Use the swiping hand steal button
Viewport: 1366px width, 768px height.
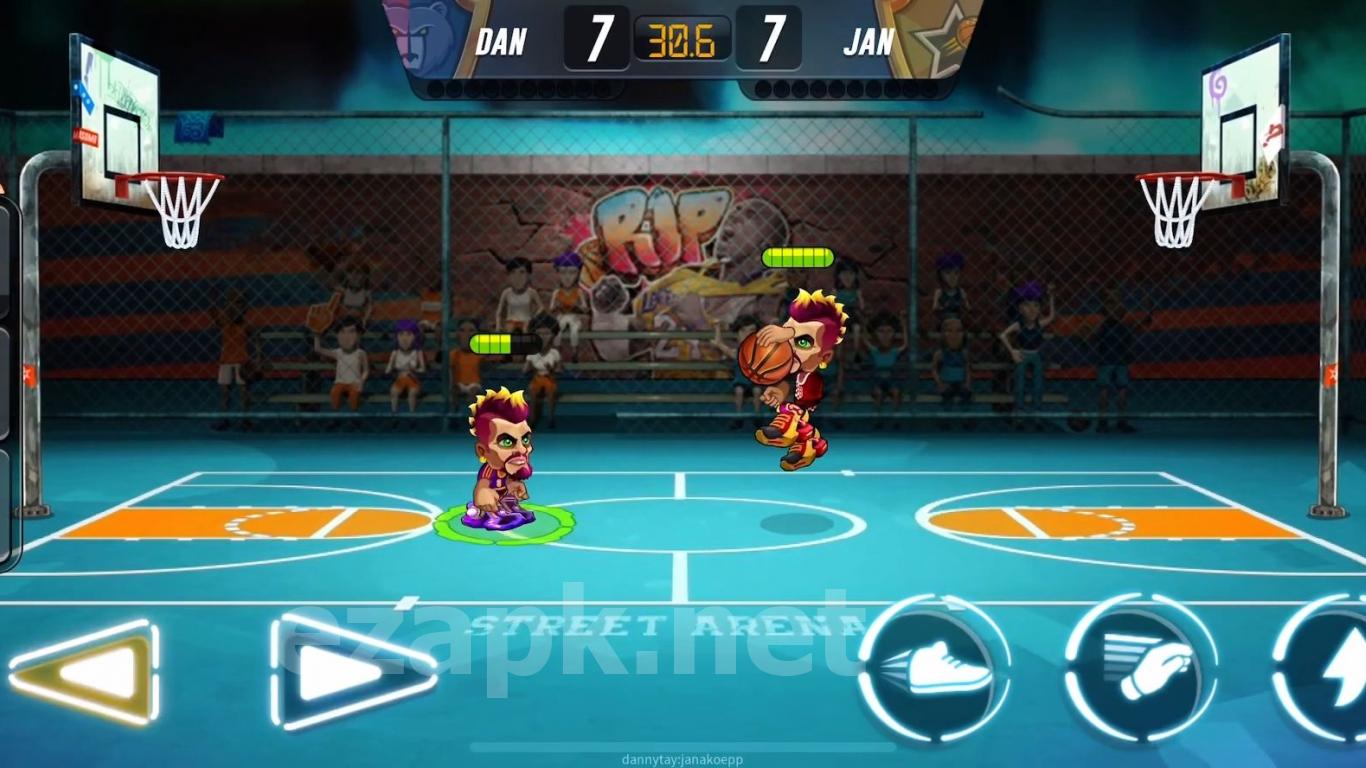click(x=1141, y=668)
